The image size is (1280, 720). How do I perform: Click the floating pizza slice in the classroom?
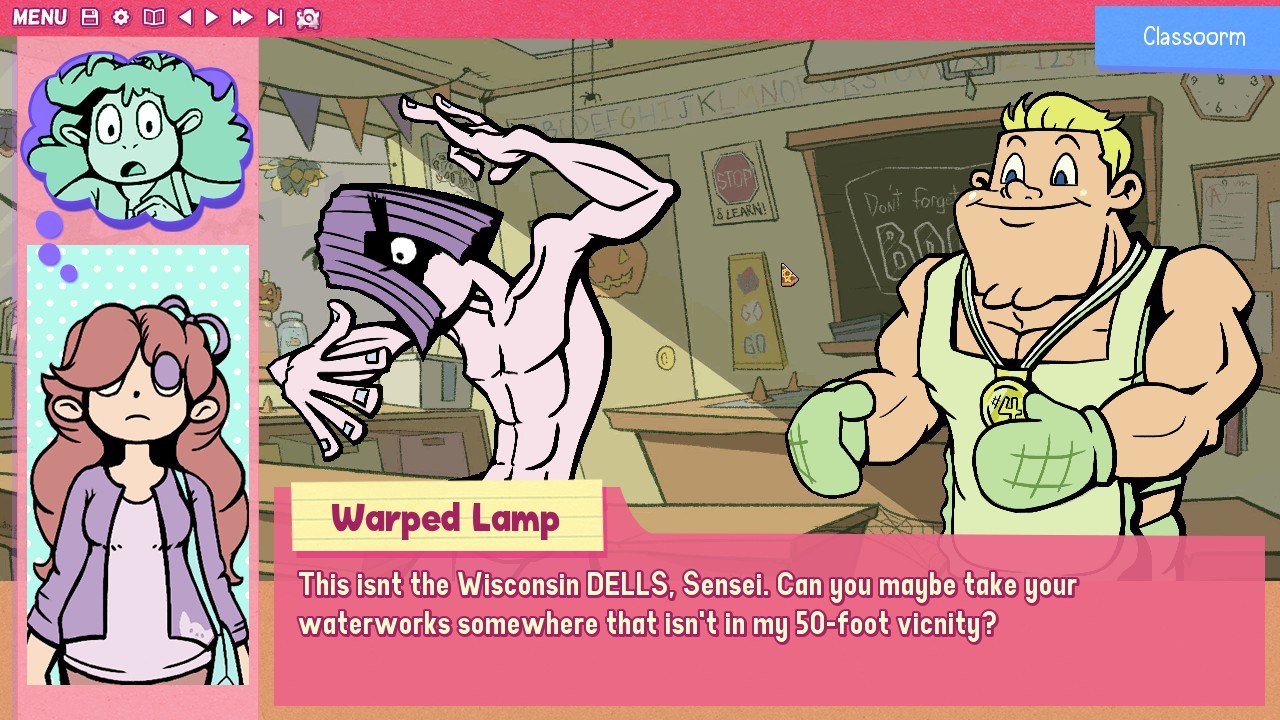coord(789,277)
